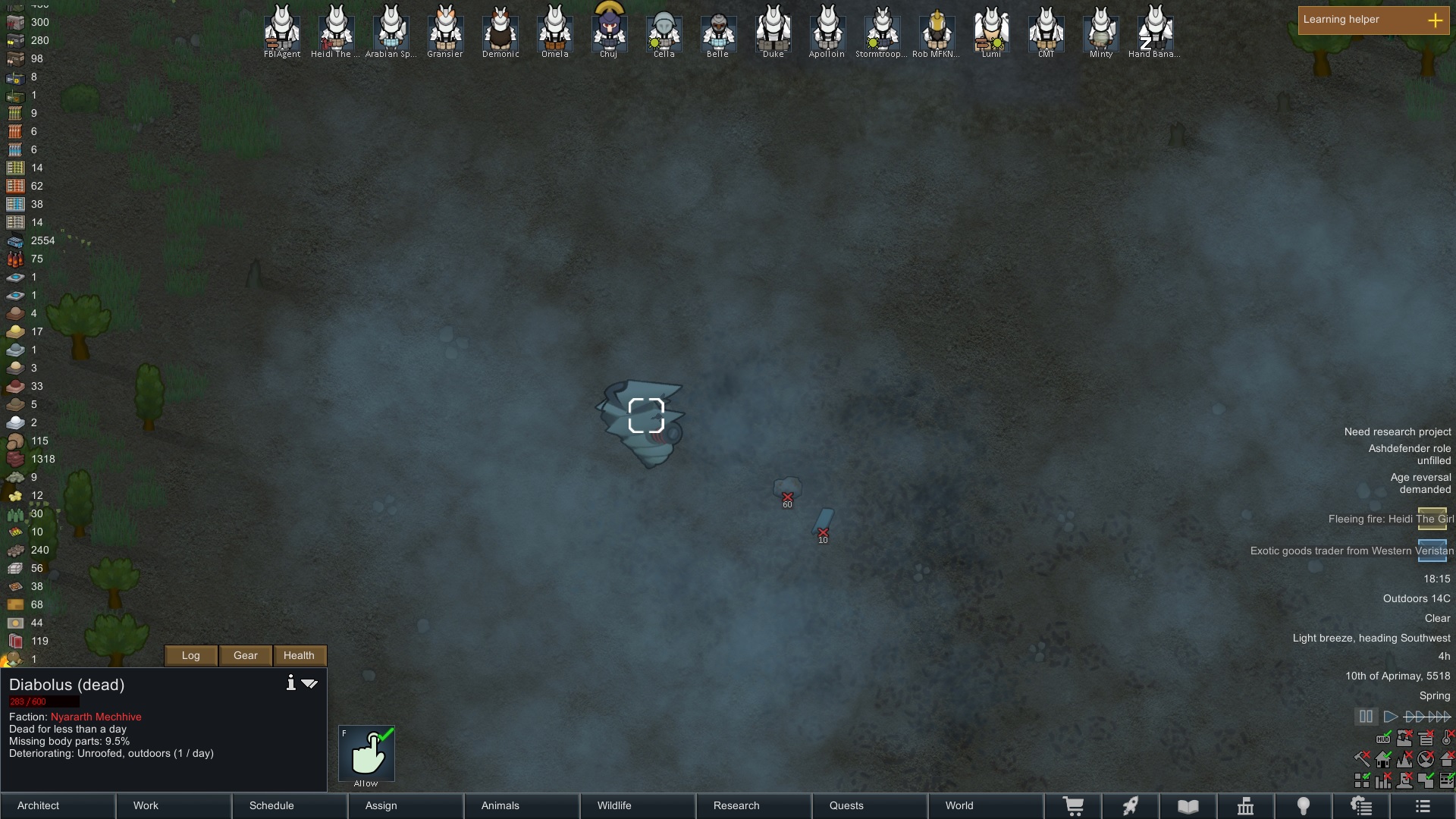Open the Quests screen

(x=871, y=805)
